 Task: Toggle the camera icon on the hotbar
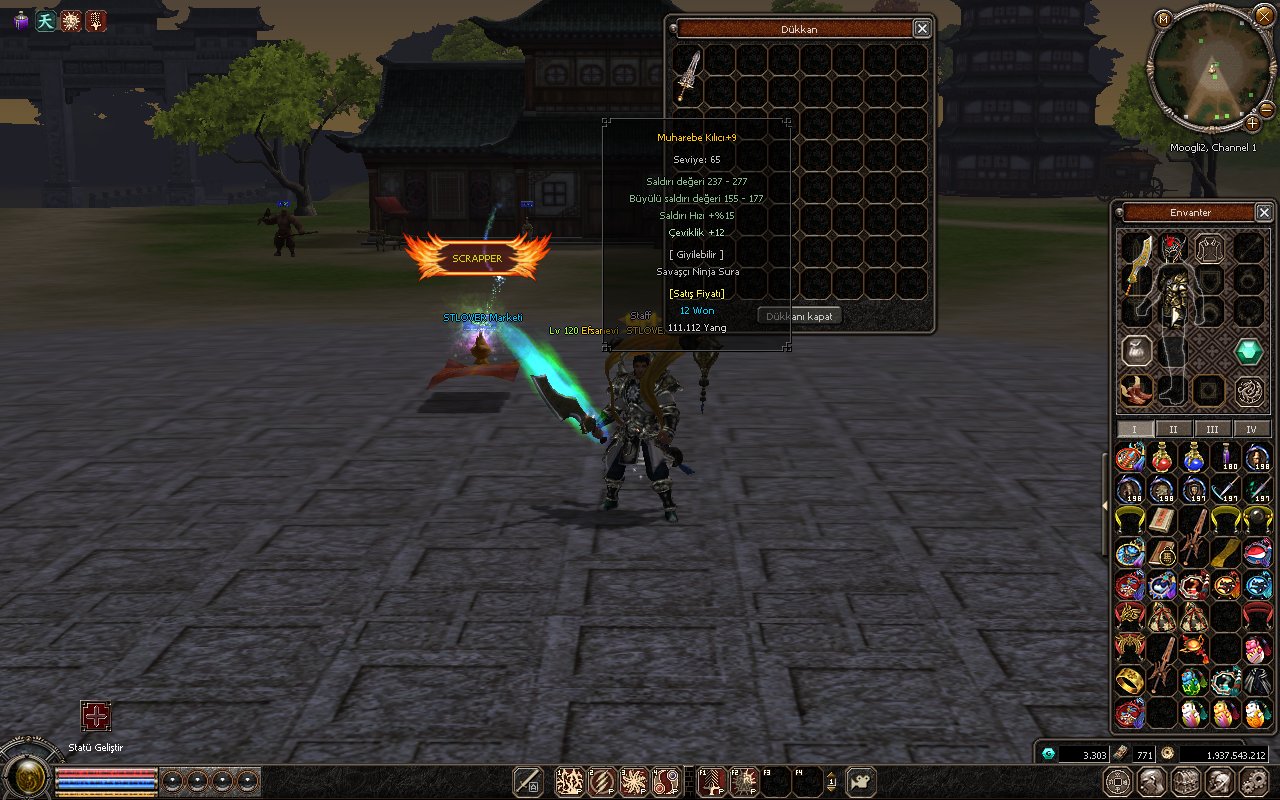pyautogui.click(x=861, y=781)
